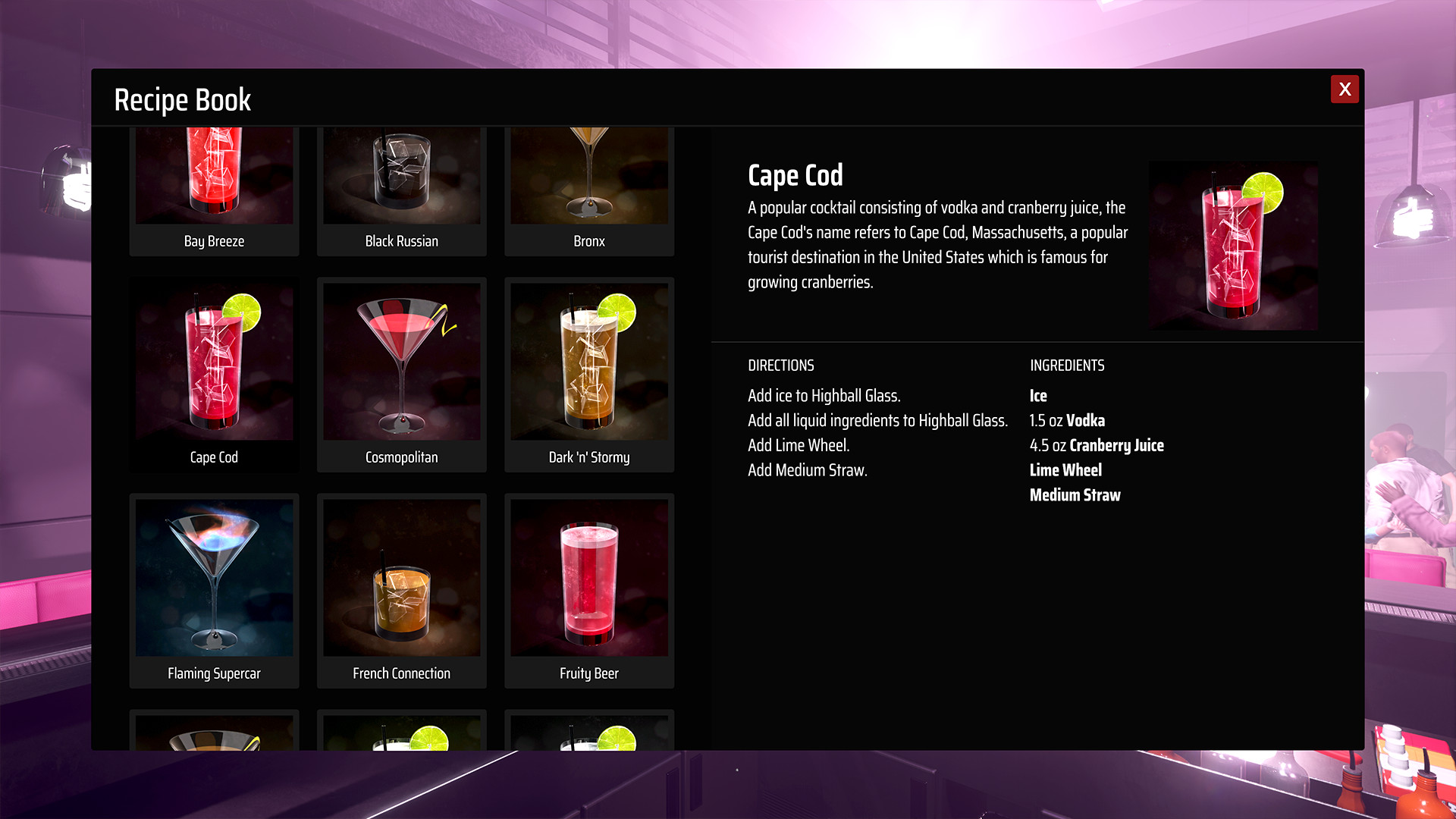Click the Lime Wheel ingredient entry
The image size is (1456, 819).
[1065, 470]
